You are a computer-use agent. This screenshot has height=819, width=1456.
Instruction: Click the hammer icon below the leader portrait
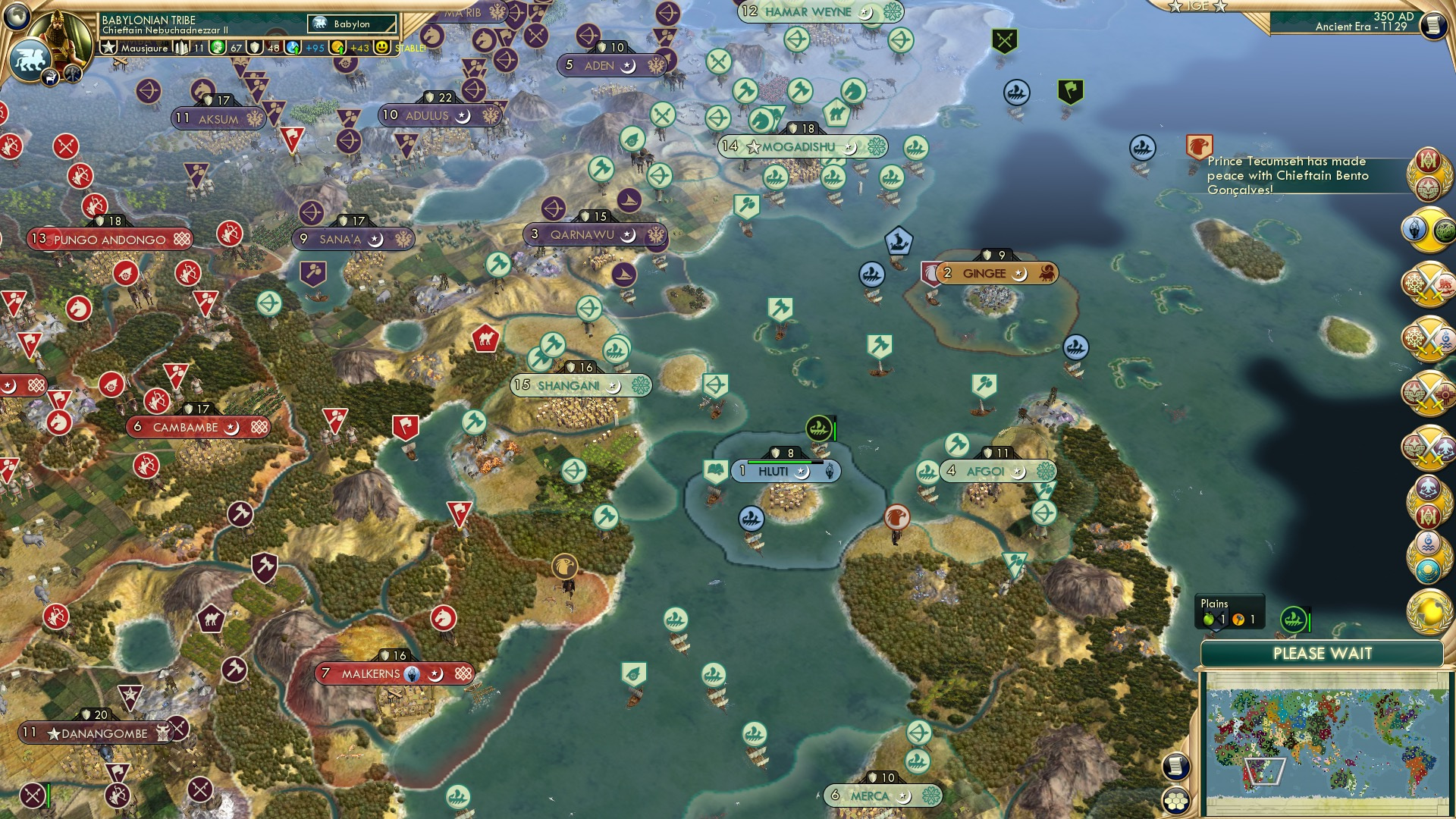(72, 74)
